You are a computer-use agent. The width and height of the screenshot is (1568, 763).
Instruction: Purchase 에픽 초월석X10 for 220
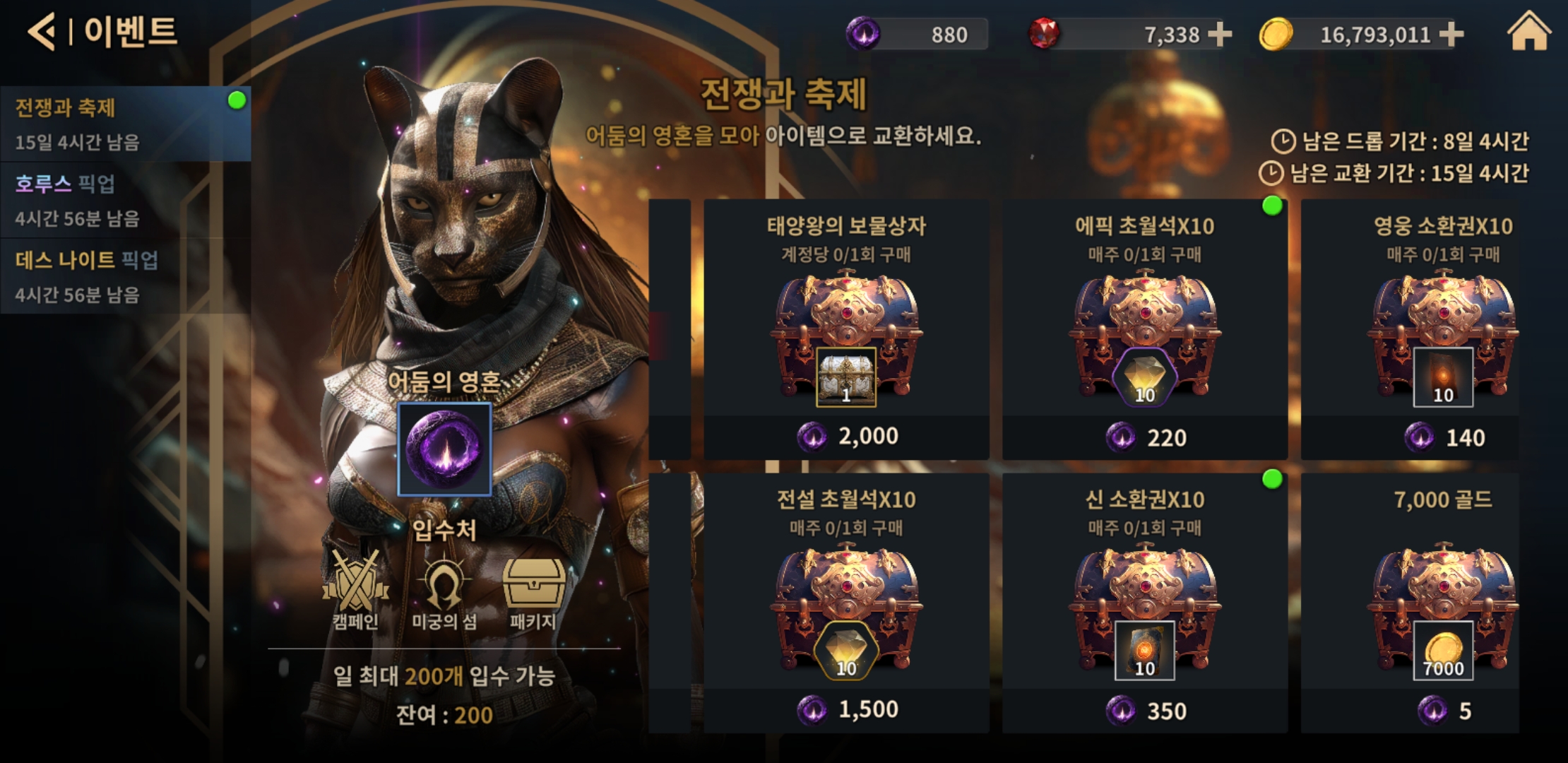coord(1145,438)
